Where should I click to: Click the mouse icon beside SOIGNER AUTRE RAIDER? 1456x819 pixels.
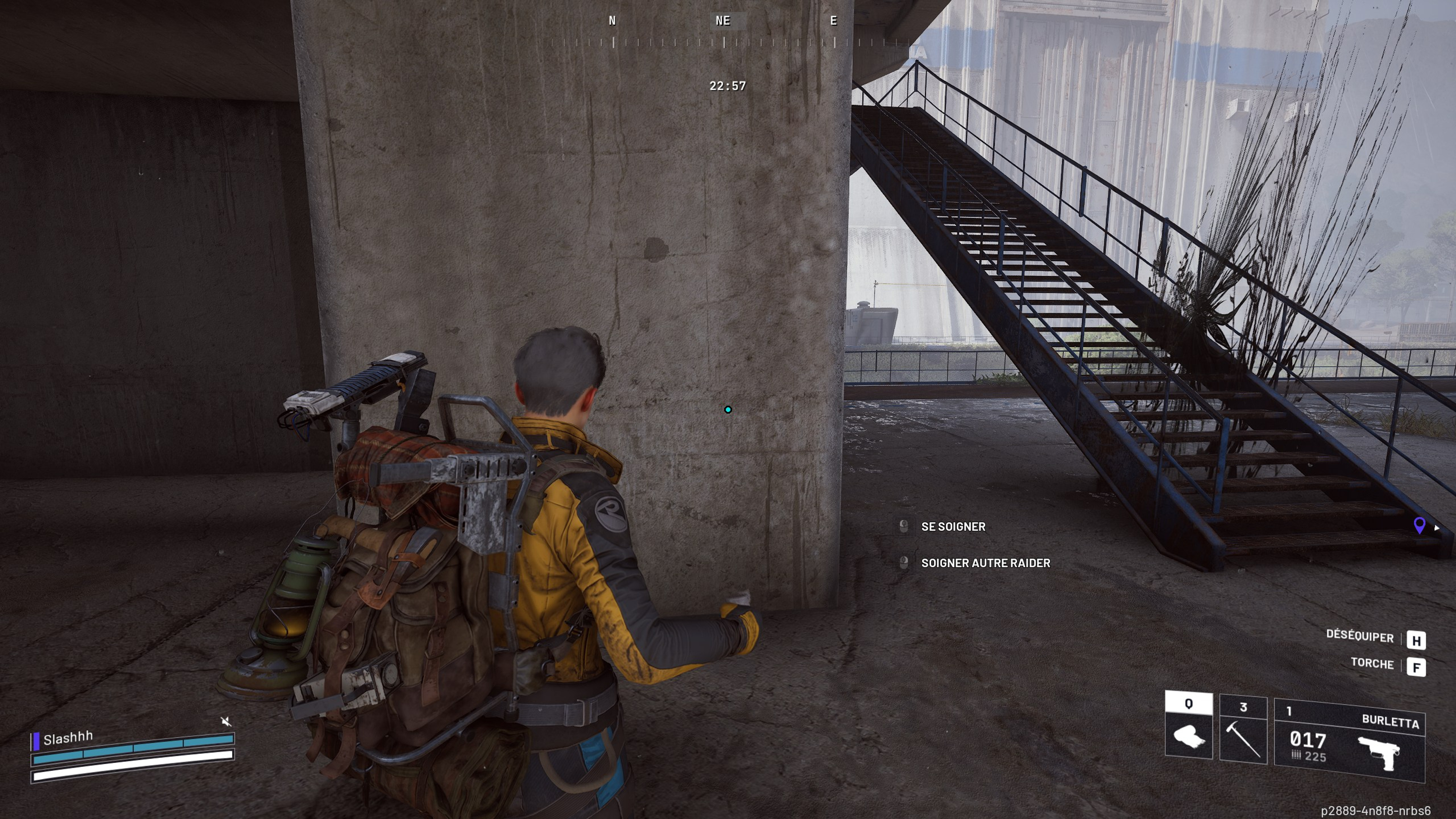coord(905,563)
